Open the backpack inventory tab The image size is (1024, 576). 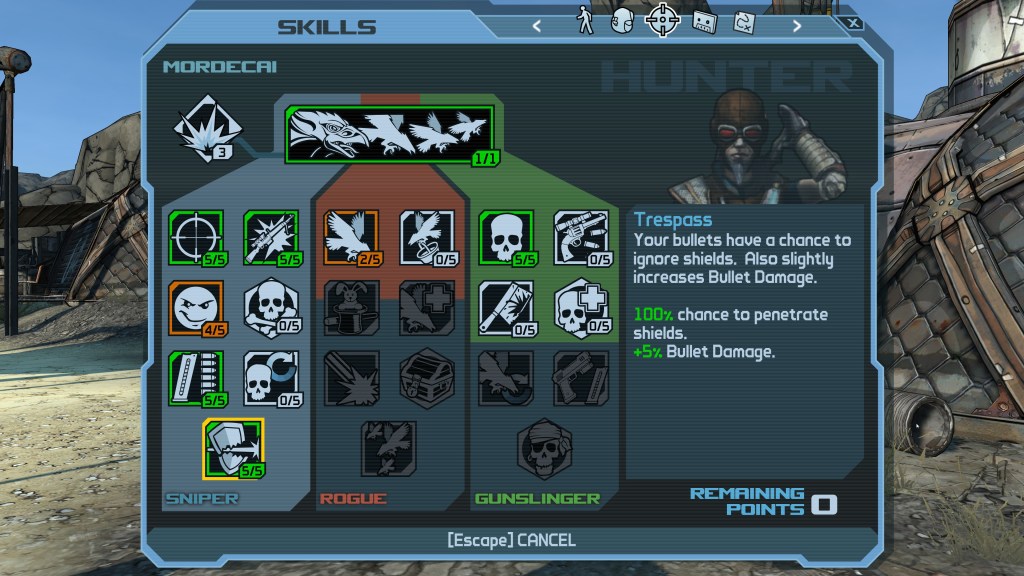click(x=622, y=21)
